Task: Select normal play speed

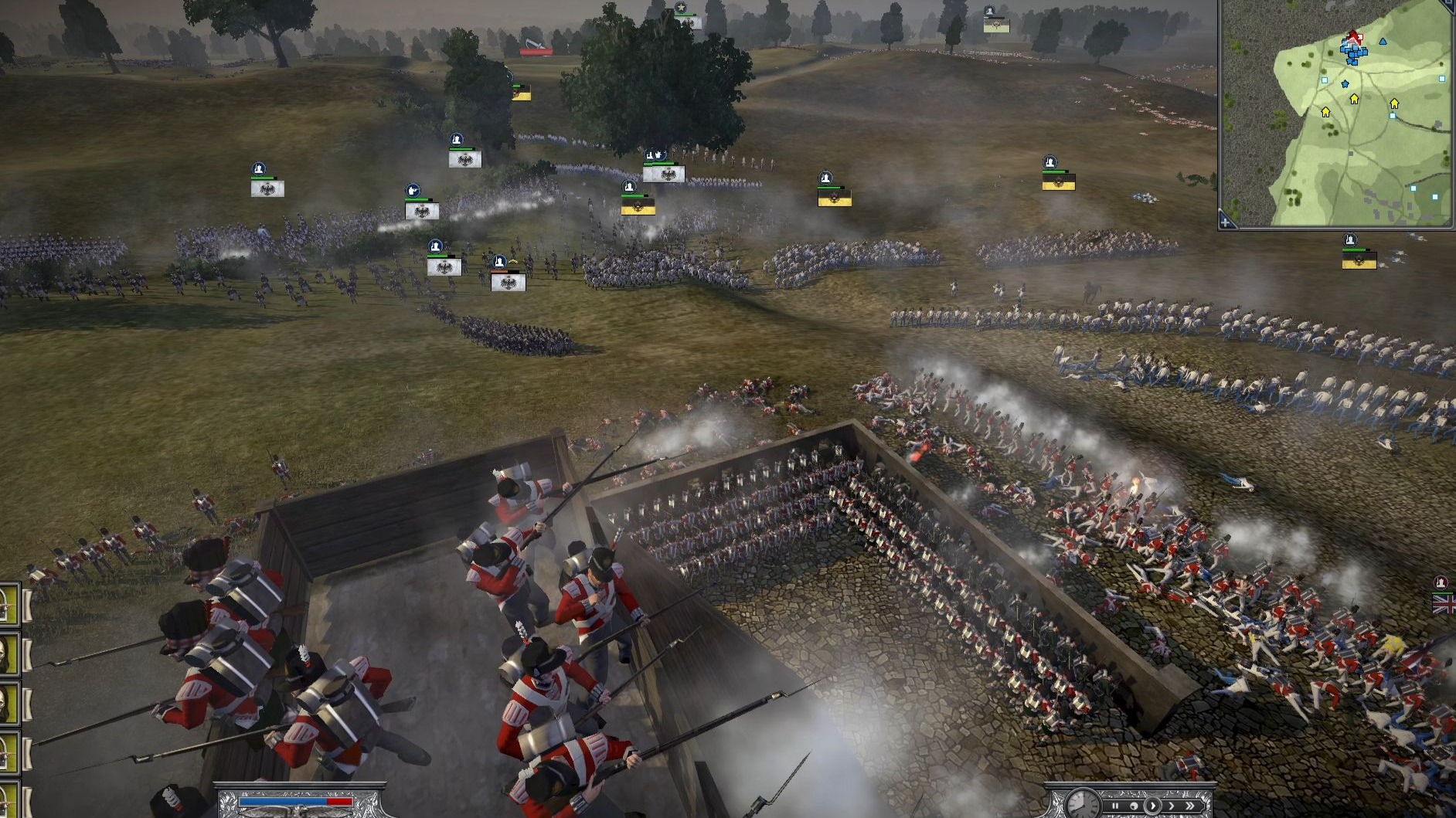Action: pos(1152,806)
